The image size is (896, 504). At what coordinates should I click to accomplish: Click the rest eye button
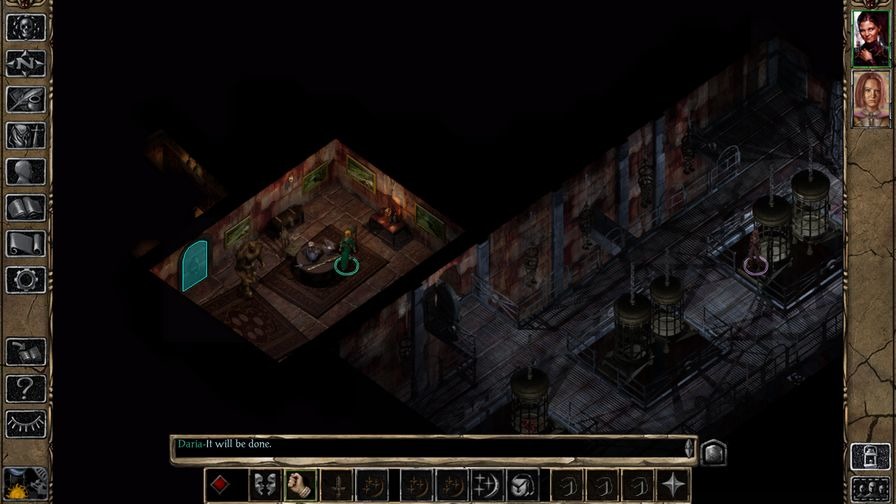click(25, 423)
